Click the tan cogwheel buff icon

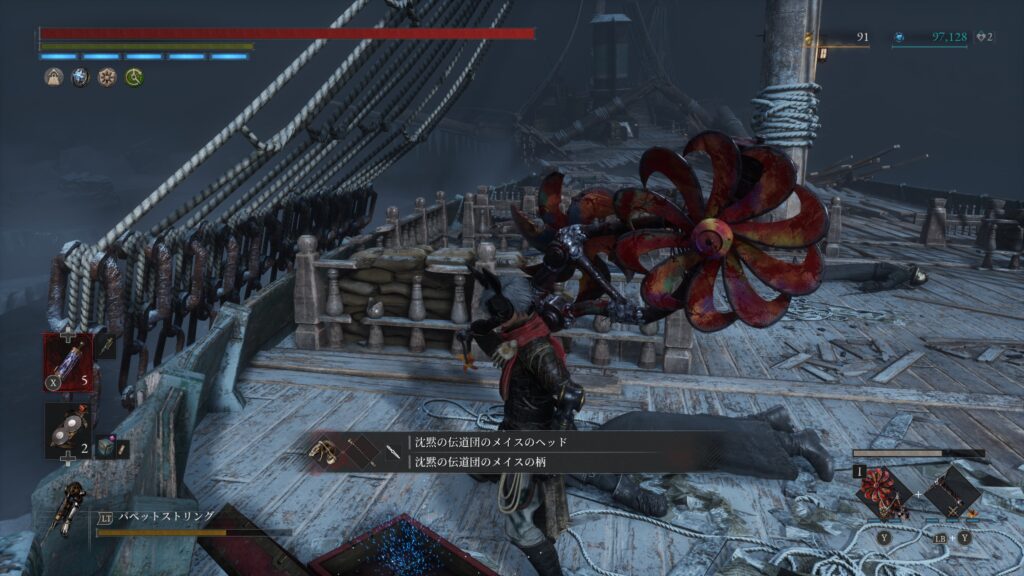pyautogui.click(x=106, y=77)
